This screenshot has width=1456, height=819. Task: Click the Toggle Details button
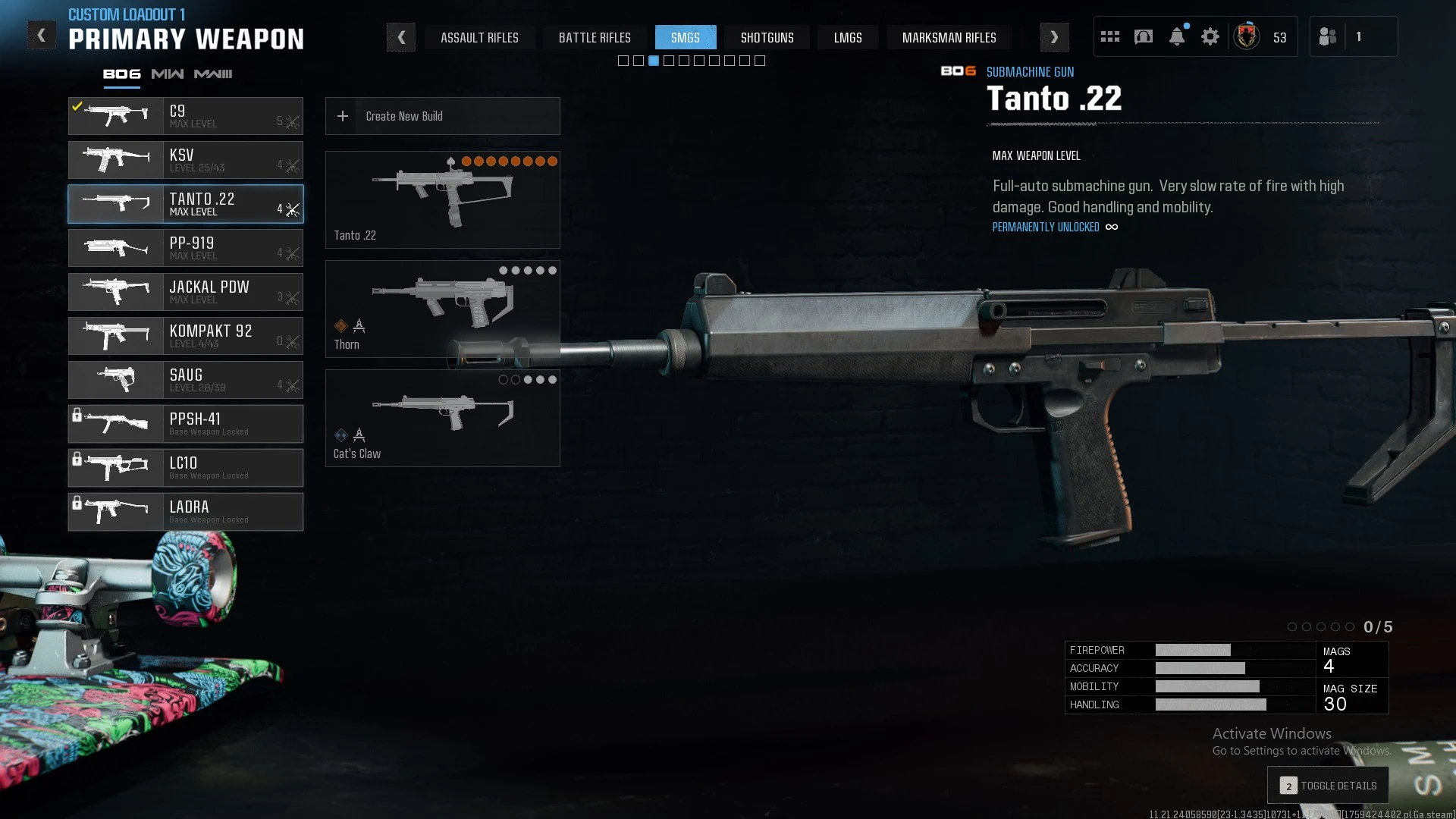pos(1328,786)
